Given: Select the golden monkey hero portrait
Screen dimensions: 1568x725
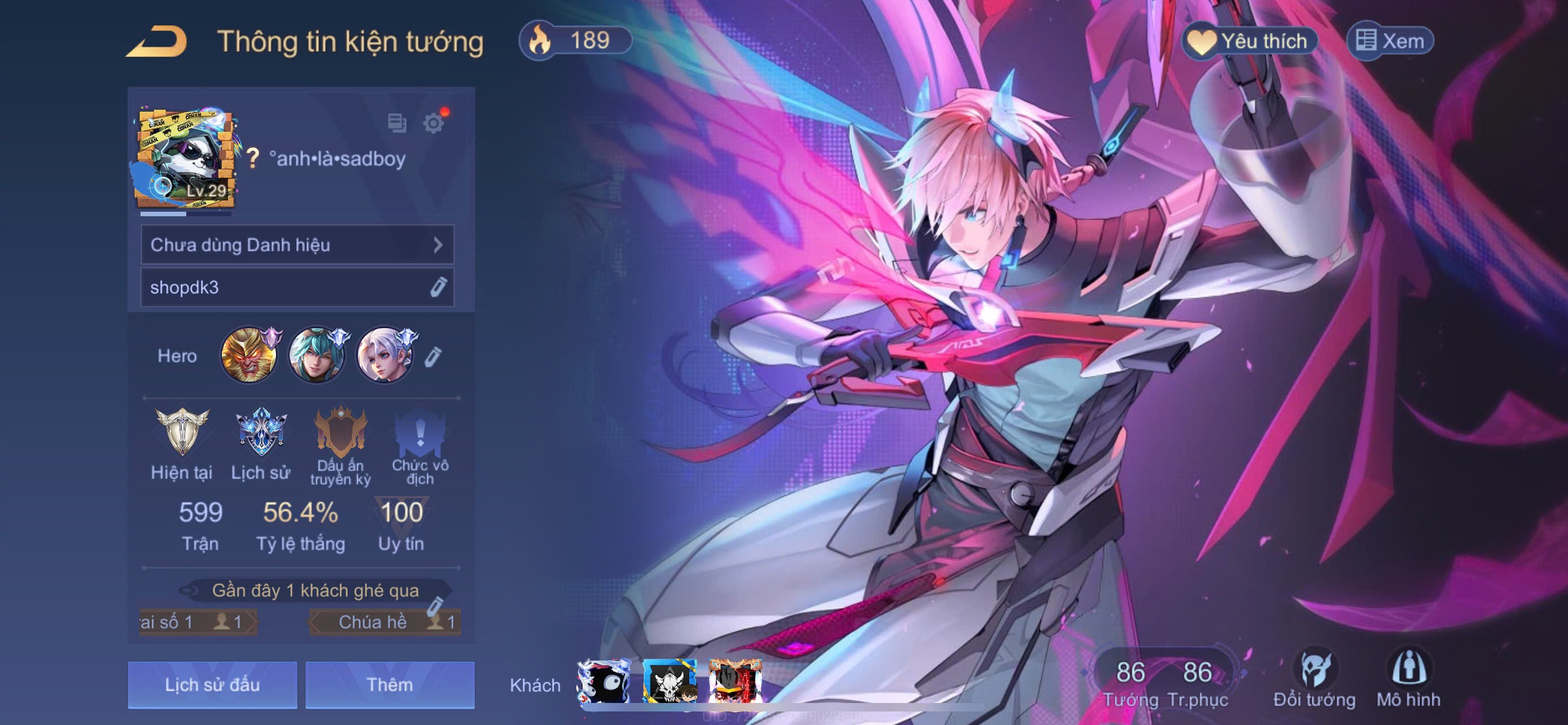Looking at the screenshot, I should [x=248, y=356].
